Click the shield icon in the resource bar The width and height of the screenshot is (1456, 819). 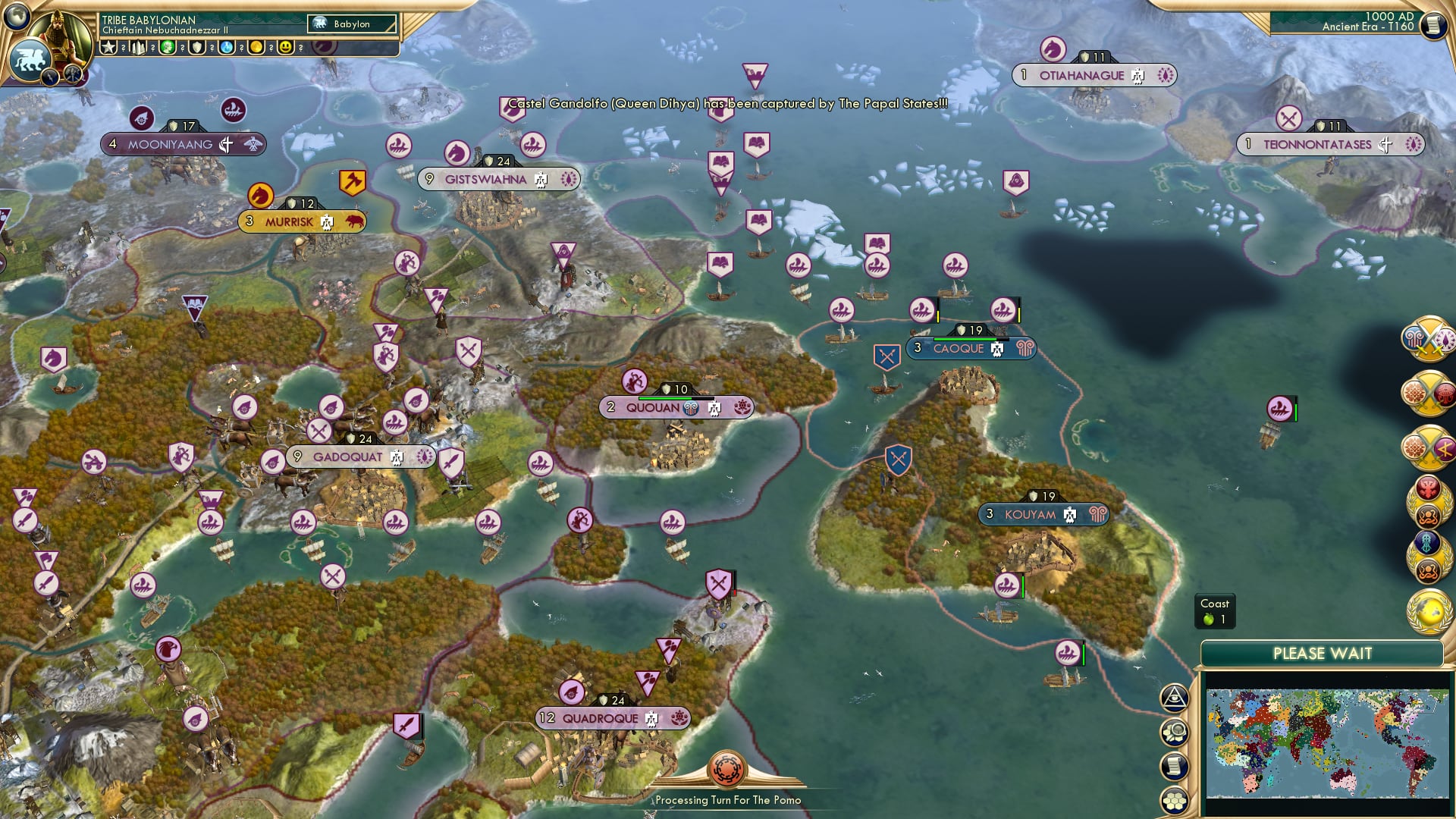click(196, 47)
